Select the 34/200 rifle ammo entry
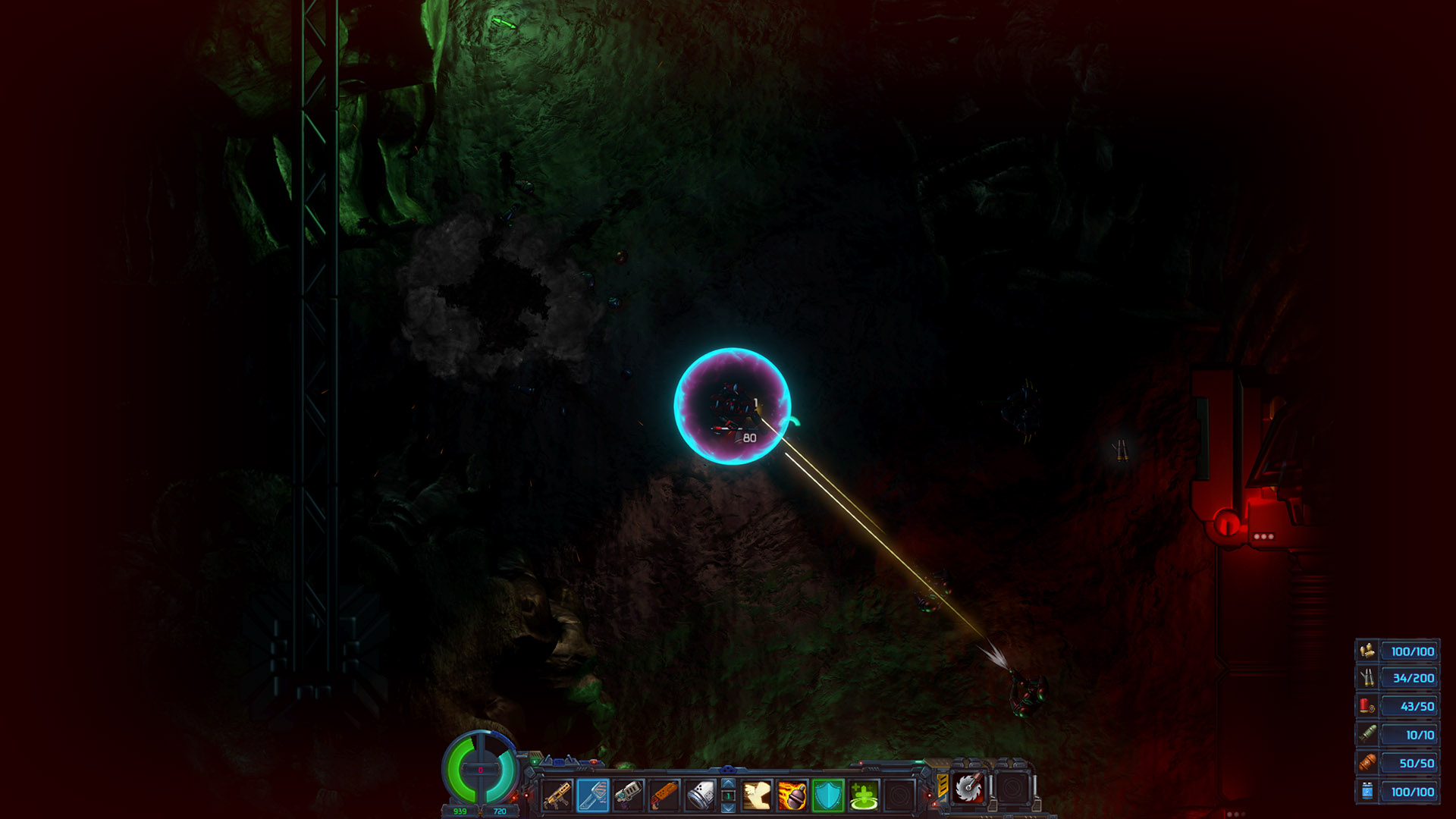This screenshot has height=819, width=1456. coord(1409,678)
